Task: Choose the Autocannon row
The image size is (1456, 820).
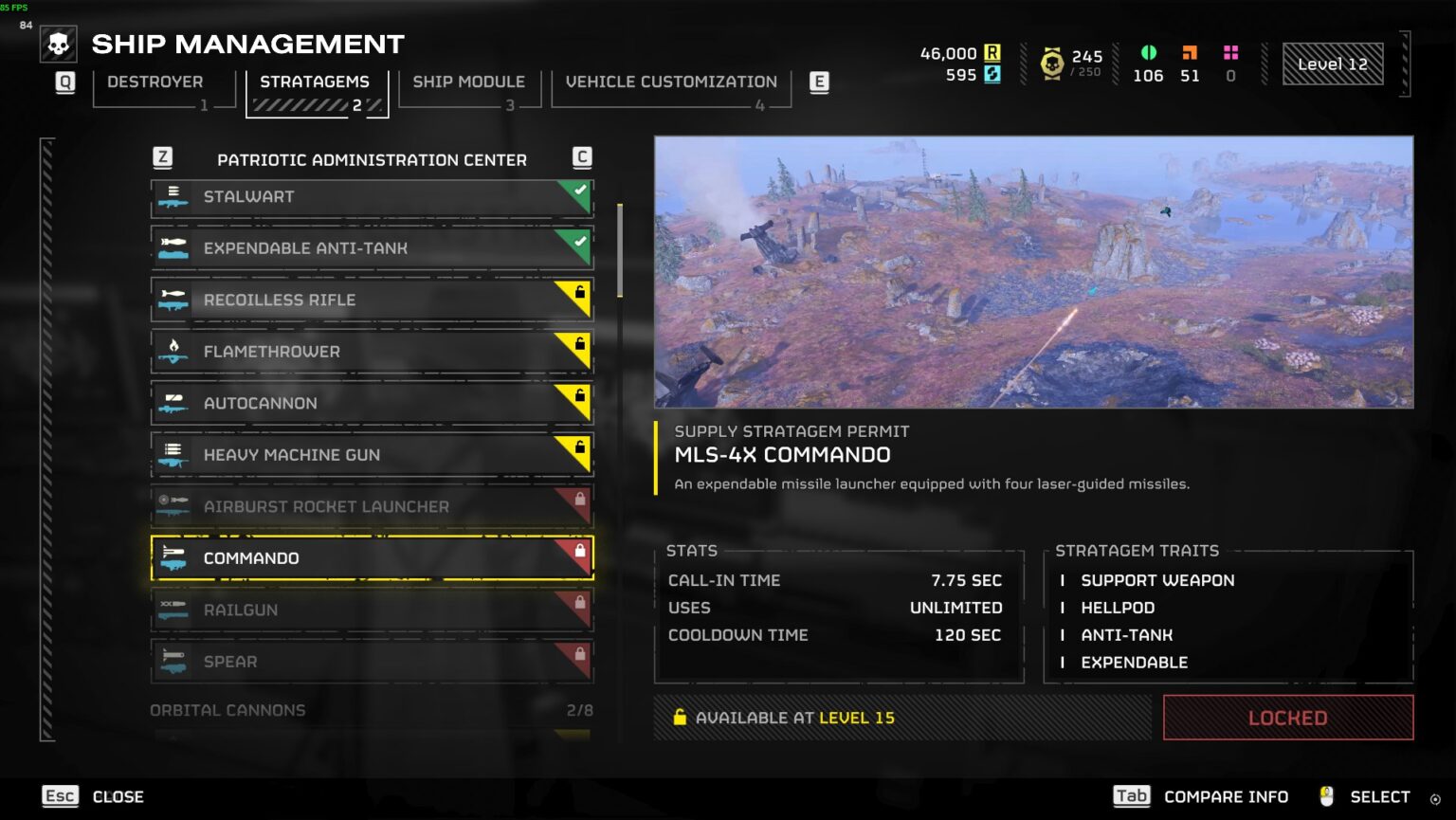Action: click(x=372, y=404)
